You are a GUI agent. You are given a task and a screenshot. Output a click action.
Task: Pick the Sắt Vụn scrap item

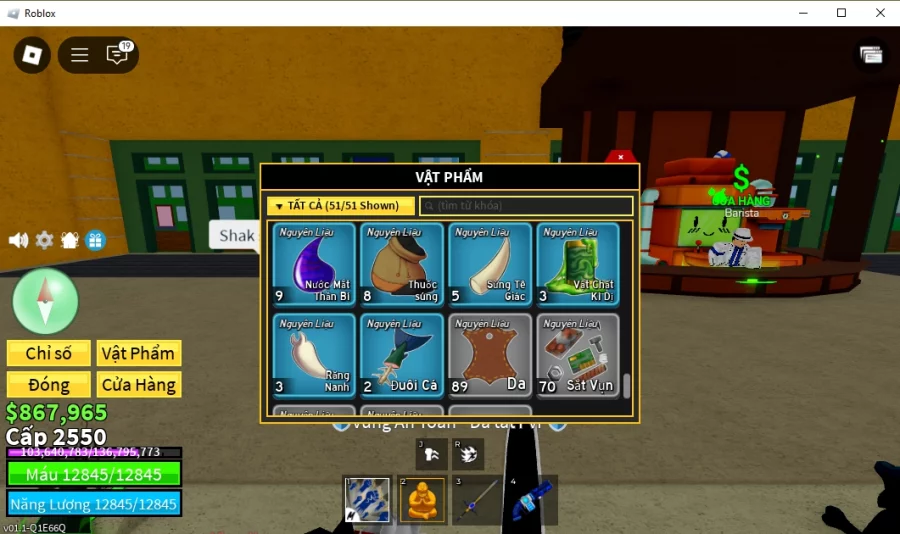pyautogui.click(x=577, y=355)
